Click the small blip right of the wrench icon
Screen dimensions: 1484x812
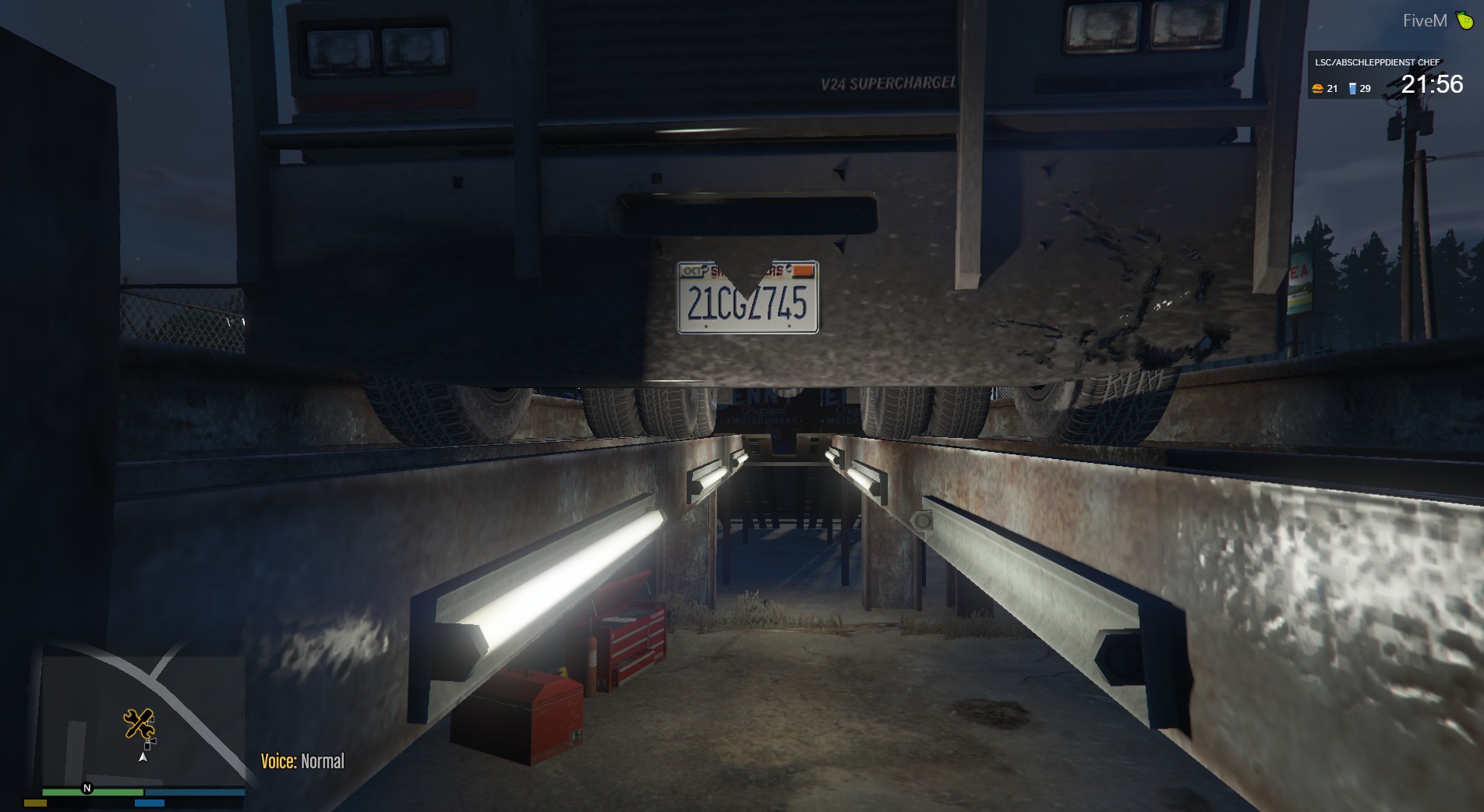click(151, 721)
